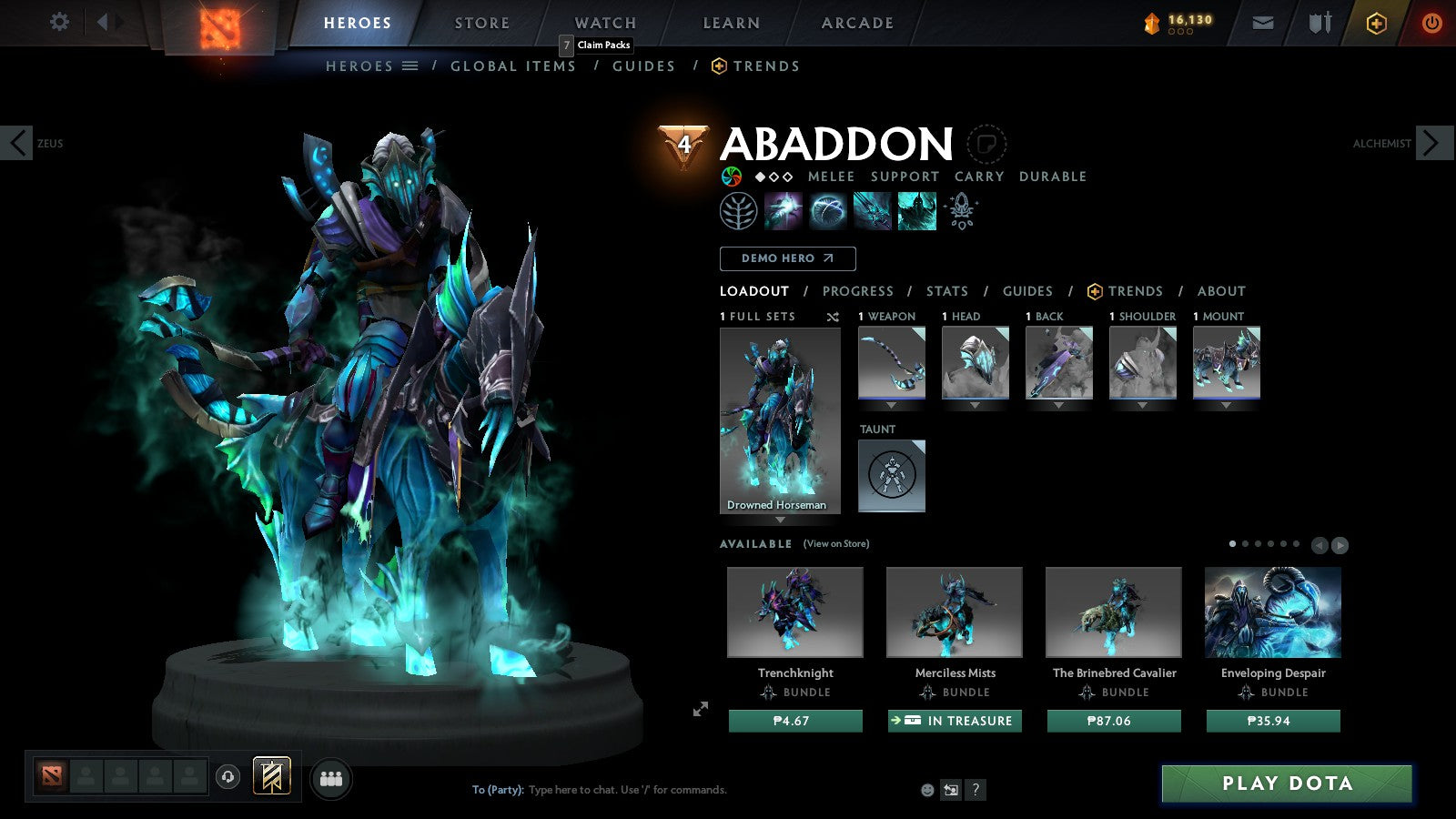Image resolution: width=1456 pixels, height=819 pixels.
Task: Switch to the PROGRESS tab
Action: (x=858, y=291)
